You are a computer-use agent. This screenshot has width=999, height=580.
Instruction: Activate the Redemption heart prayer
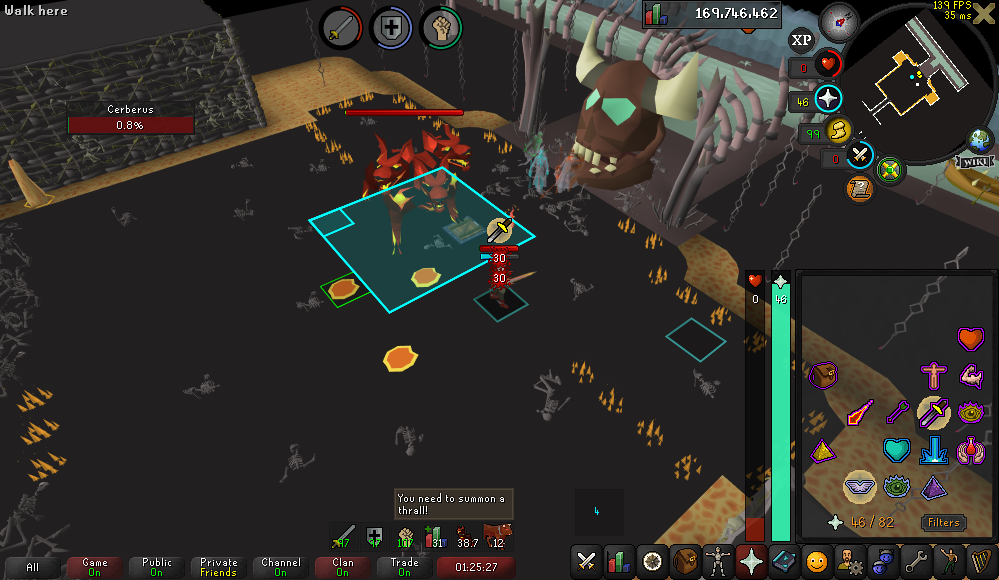click(x=897, y=450)
